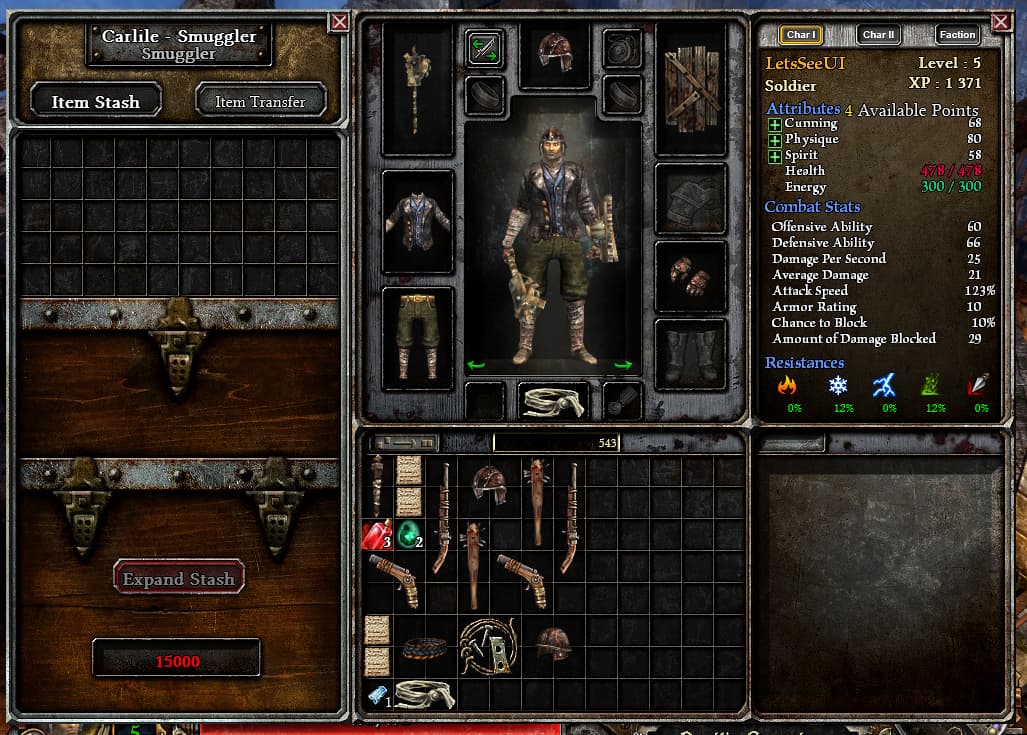Add a point to Cunning

(775, 124)
